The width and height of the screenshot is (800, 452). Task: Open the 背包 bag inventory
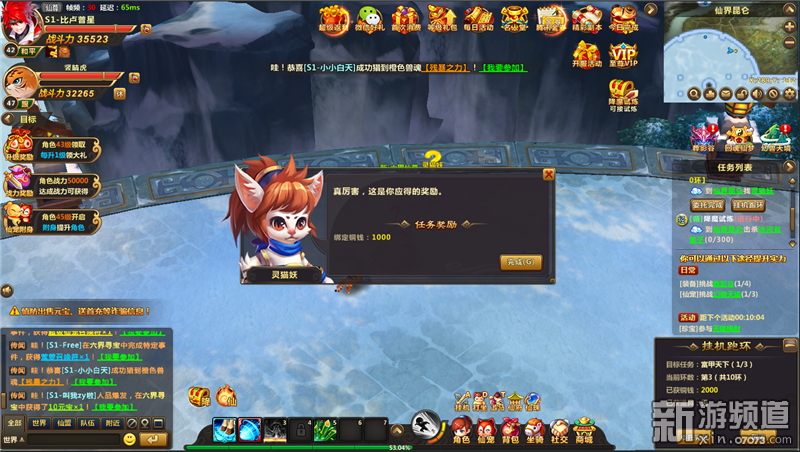click(x=510, y=430)
